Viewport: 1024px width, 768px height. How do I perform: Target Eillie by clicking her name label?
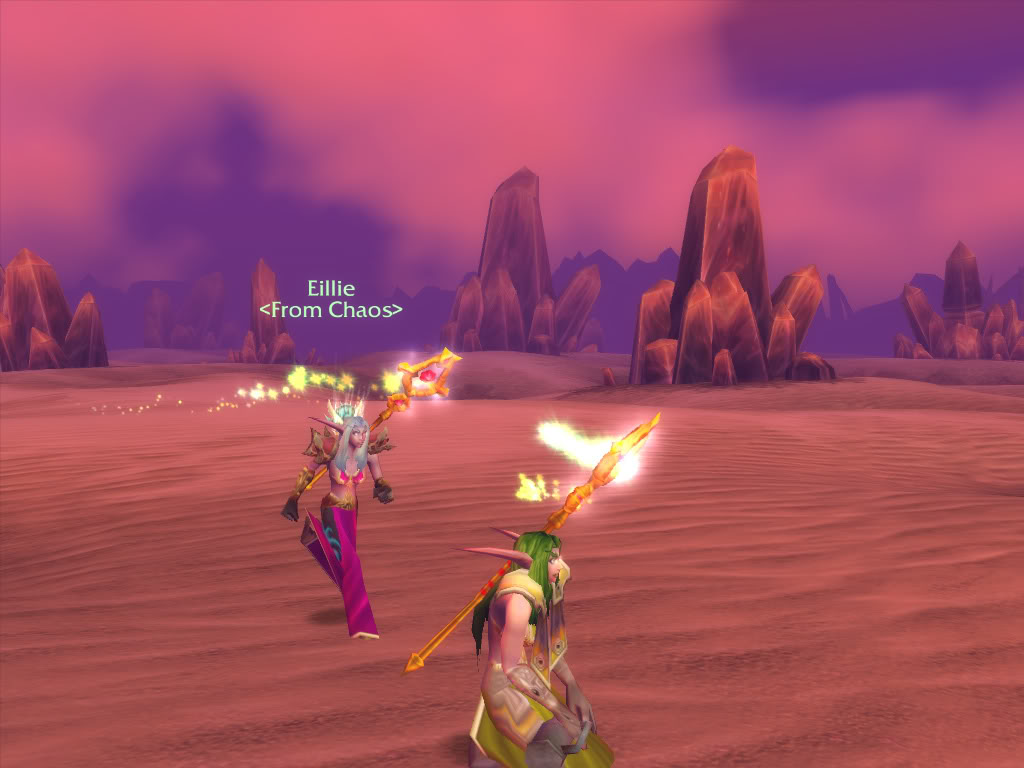click(x=331, y=290)
